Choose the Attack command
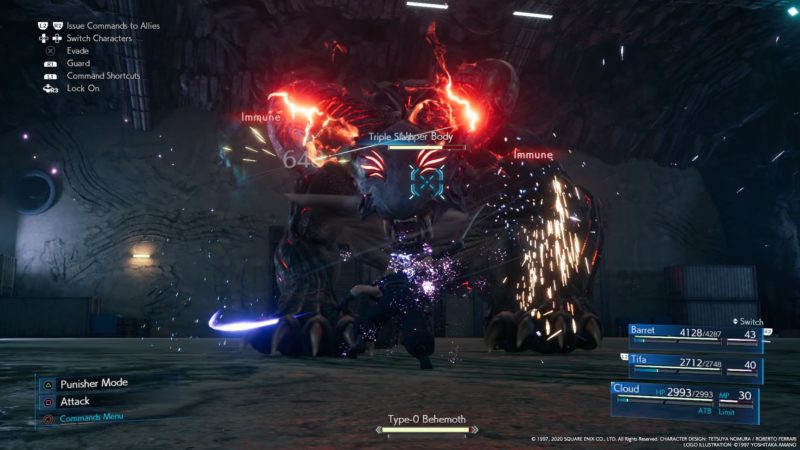Viewport: 800px width, 450px height. [75, 401]
